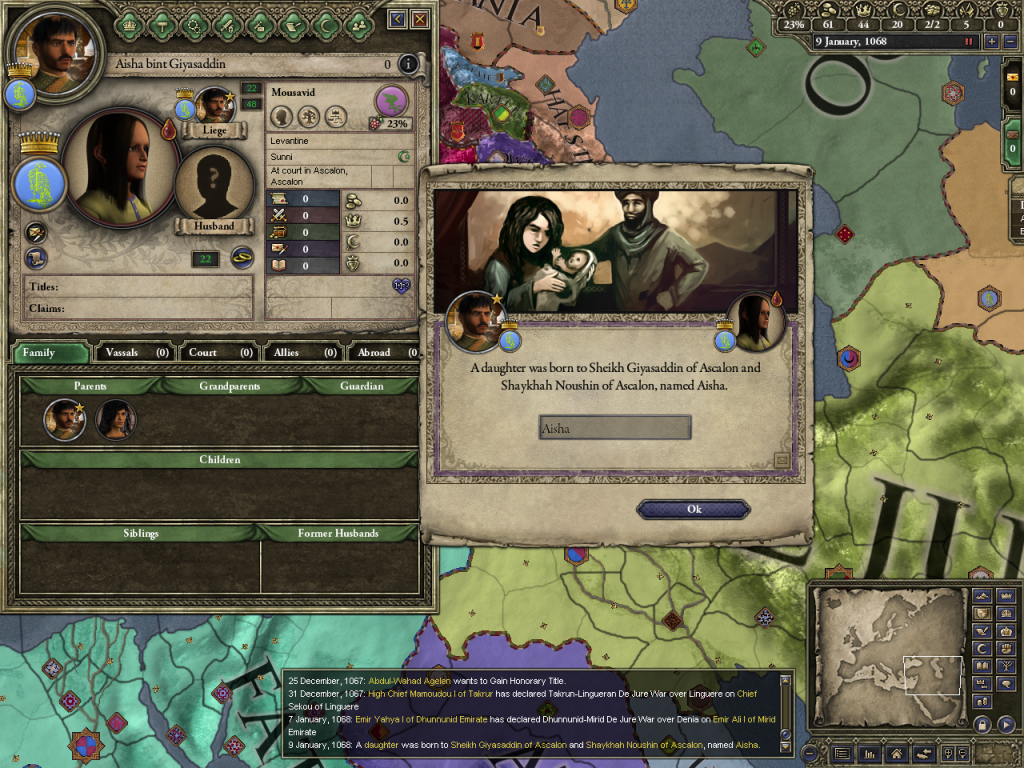The width and height of the screenshot is (1024, 768).
Task: Switch to the religion crescent map mode
Action: [x=981, y=649]
